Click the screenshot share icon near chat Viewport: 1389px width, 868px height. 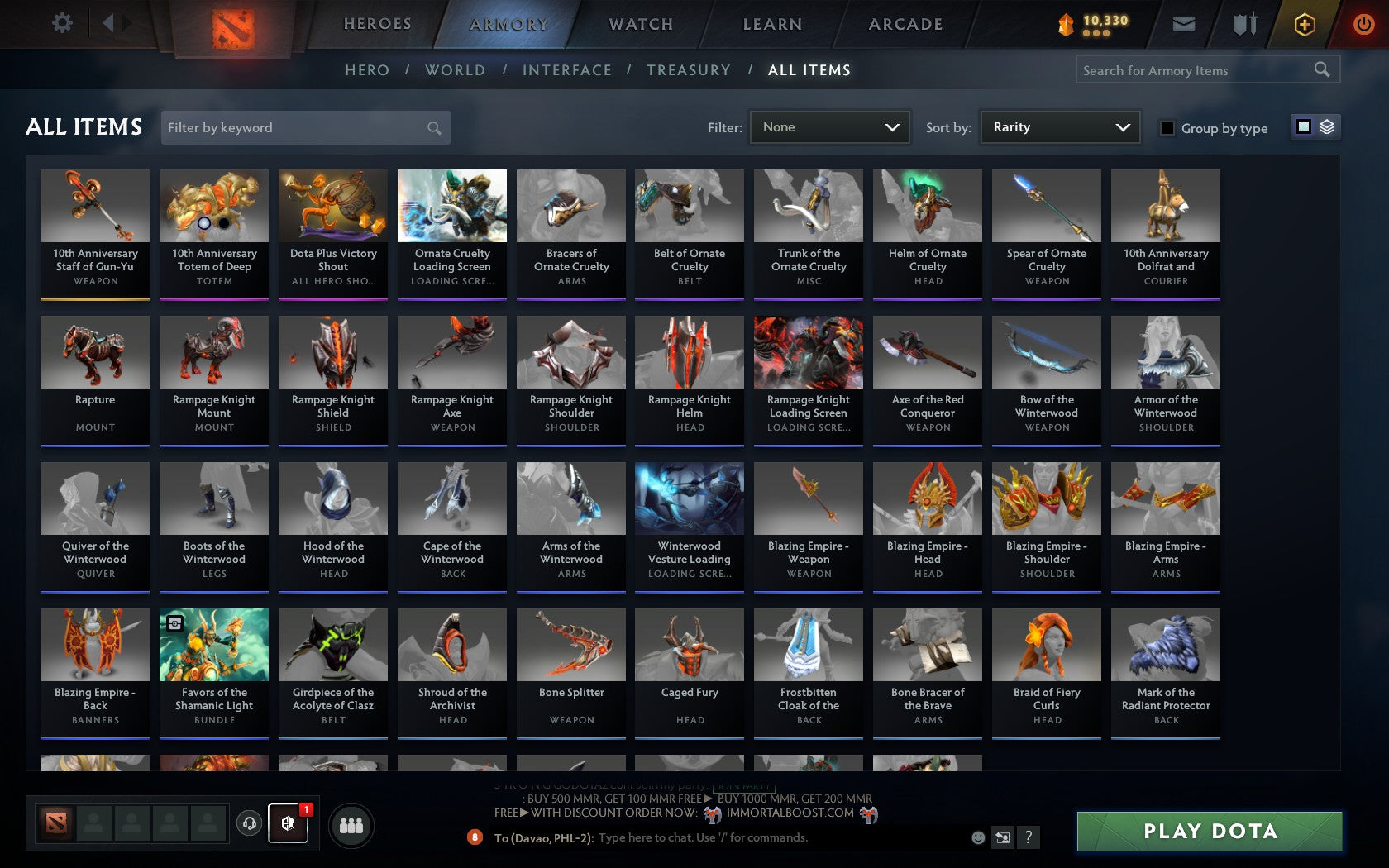(x=1003, y=837)
